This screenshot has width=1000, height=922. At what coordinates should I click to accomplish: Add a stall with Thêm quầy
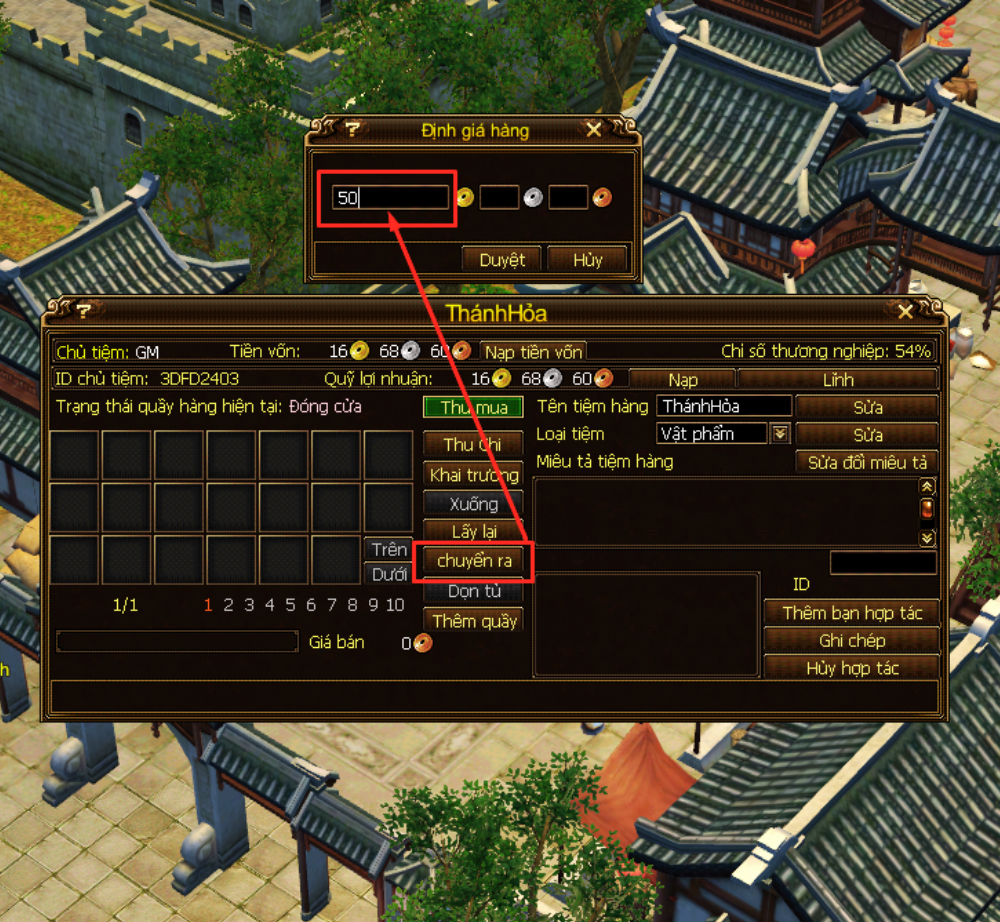(473, 621)
